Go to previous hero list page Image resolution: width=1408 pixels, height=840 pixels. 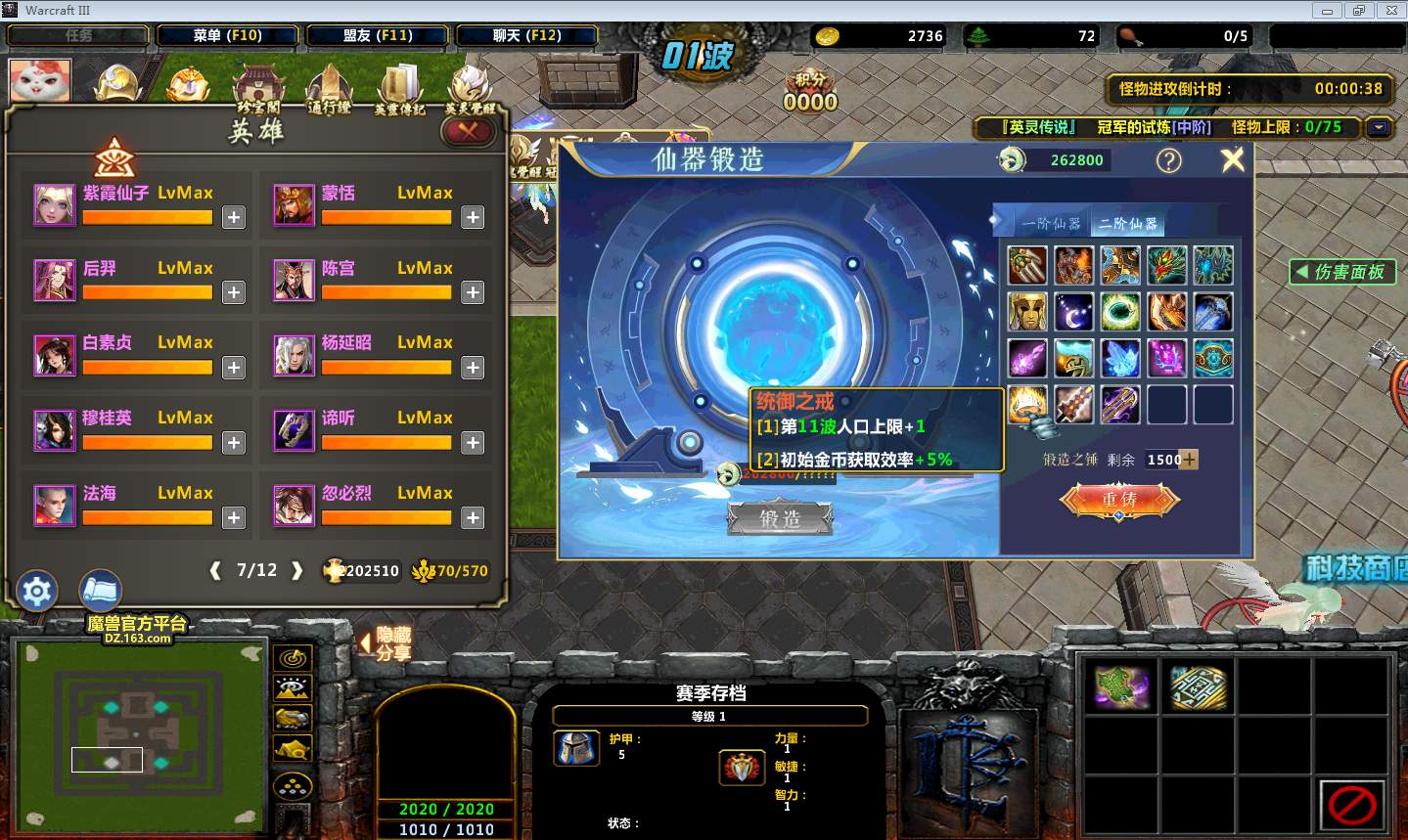tap(215, 571)
